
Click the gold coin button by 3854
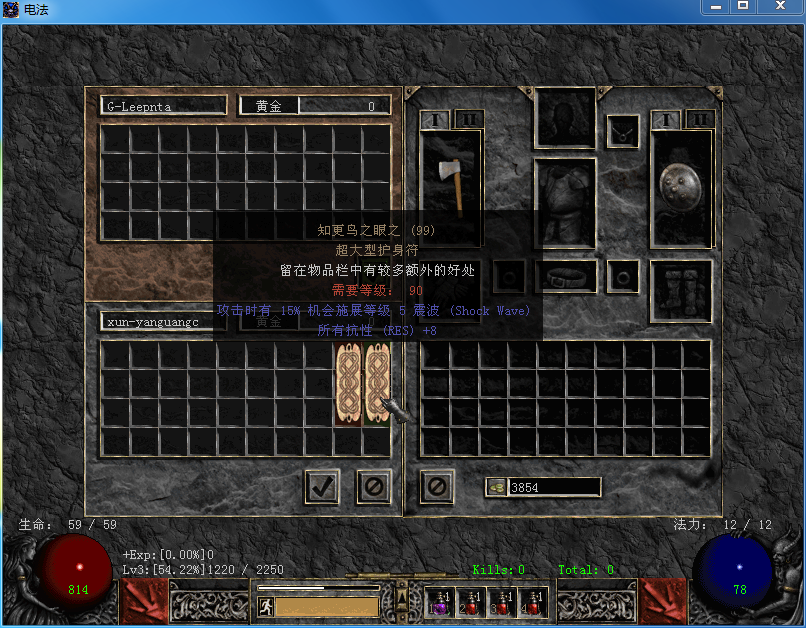coord(496,487)
